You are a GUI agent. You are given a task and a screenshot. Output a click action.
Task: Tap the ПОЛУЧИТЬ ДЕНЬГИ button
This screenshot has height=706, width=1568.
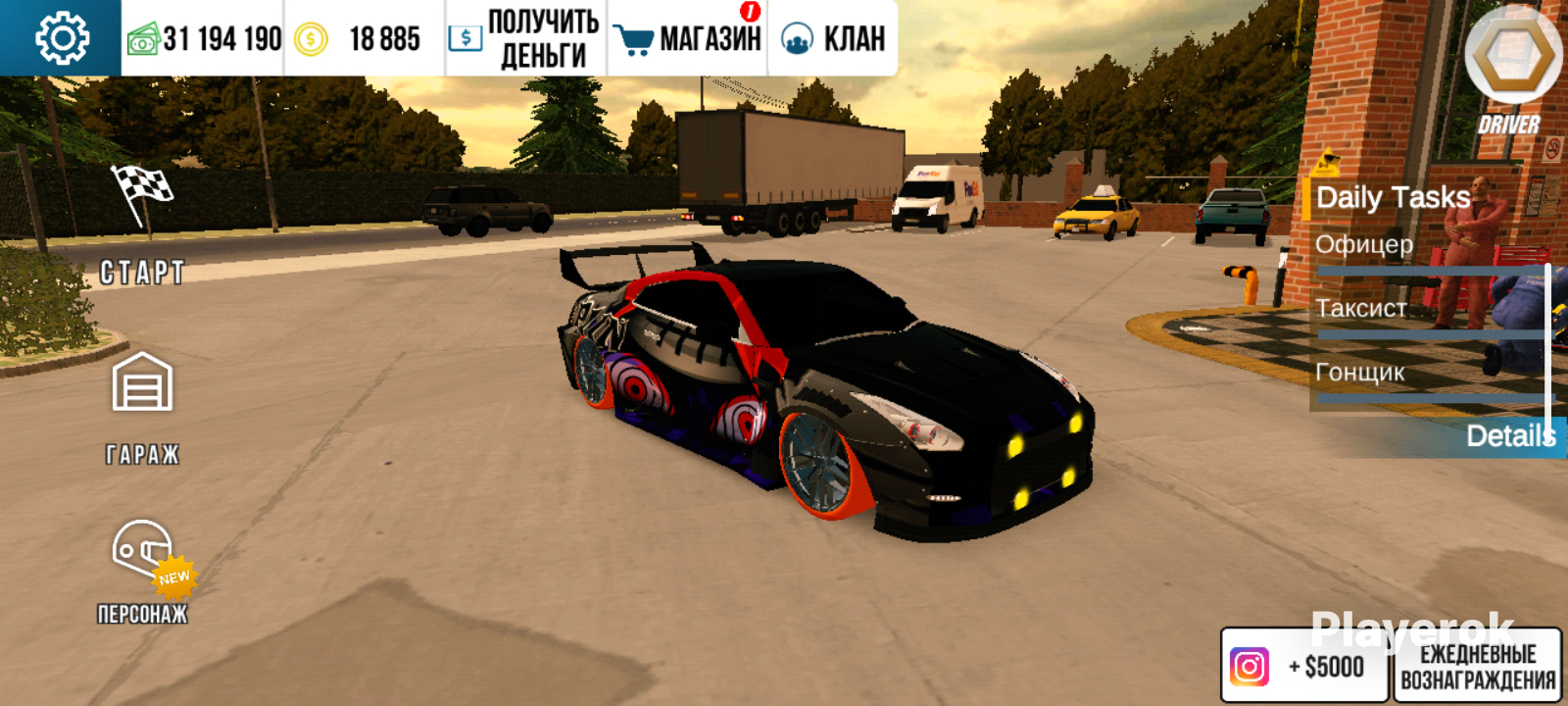coord(525,38)
